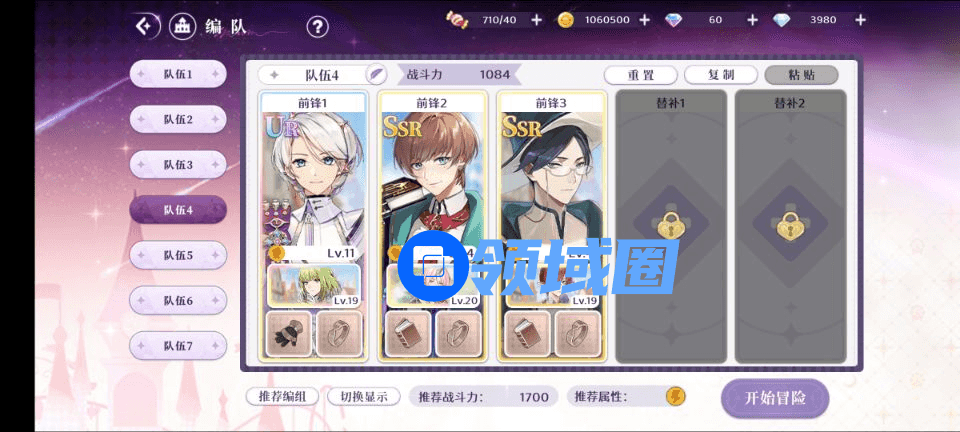Go back using the arrow button

point(148,26)
